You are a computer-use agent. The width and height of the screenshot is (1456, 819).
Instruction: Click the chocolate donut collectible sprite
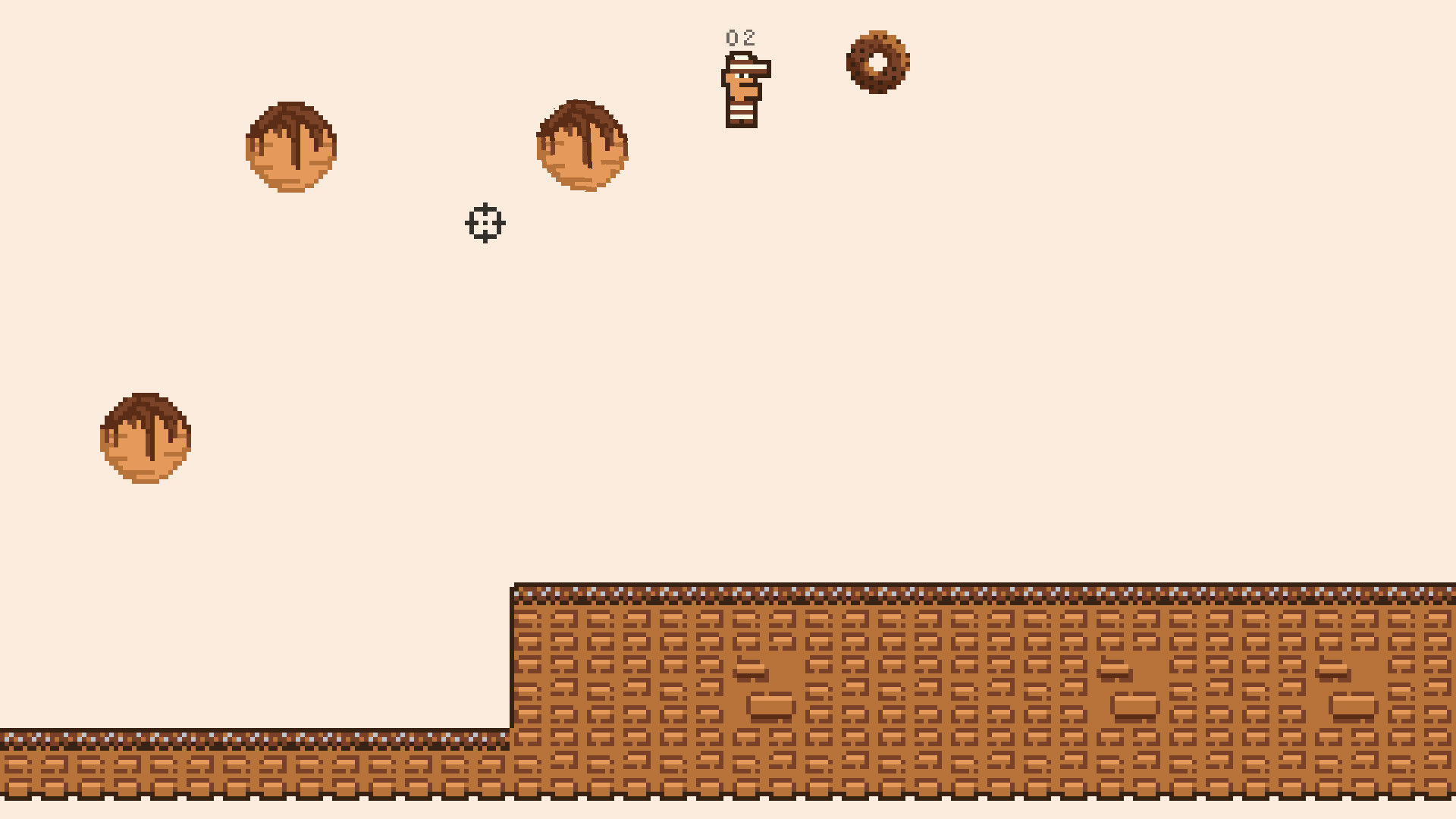(x=880, y=62)
